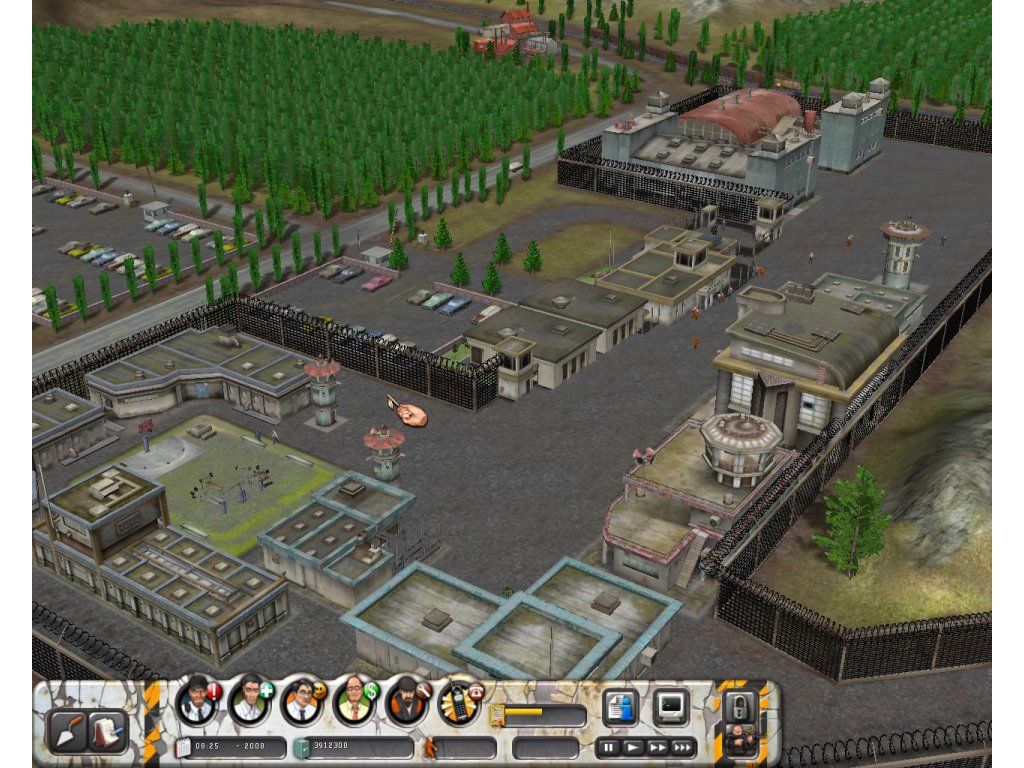
Task: Set game speed to triple fast-forward
Action: point(683,747)
